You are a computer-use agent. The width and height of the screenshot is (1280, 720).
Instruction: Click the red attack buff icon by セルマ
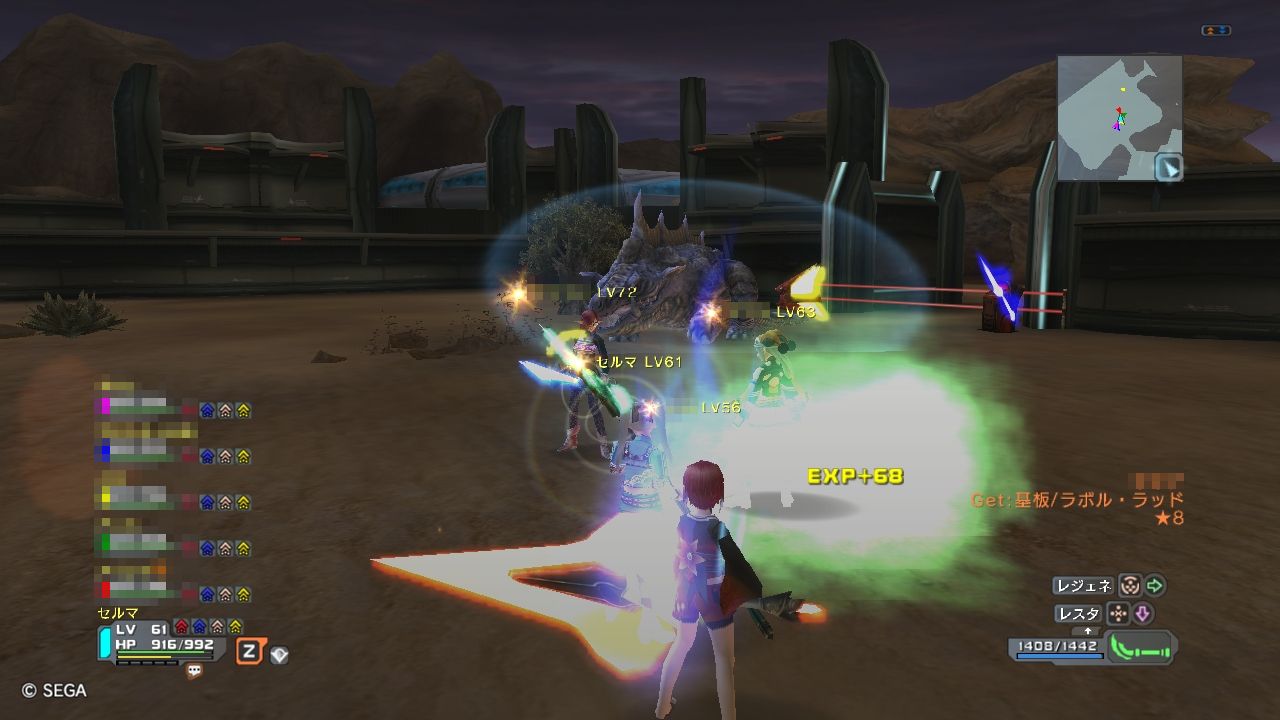click(x=181, y=627)
